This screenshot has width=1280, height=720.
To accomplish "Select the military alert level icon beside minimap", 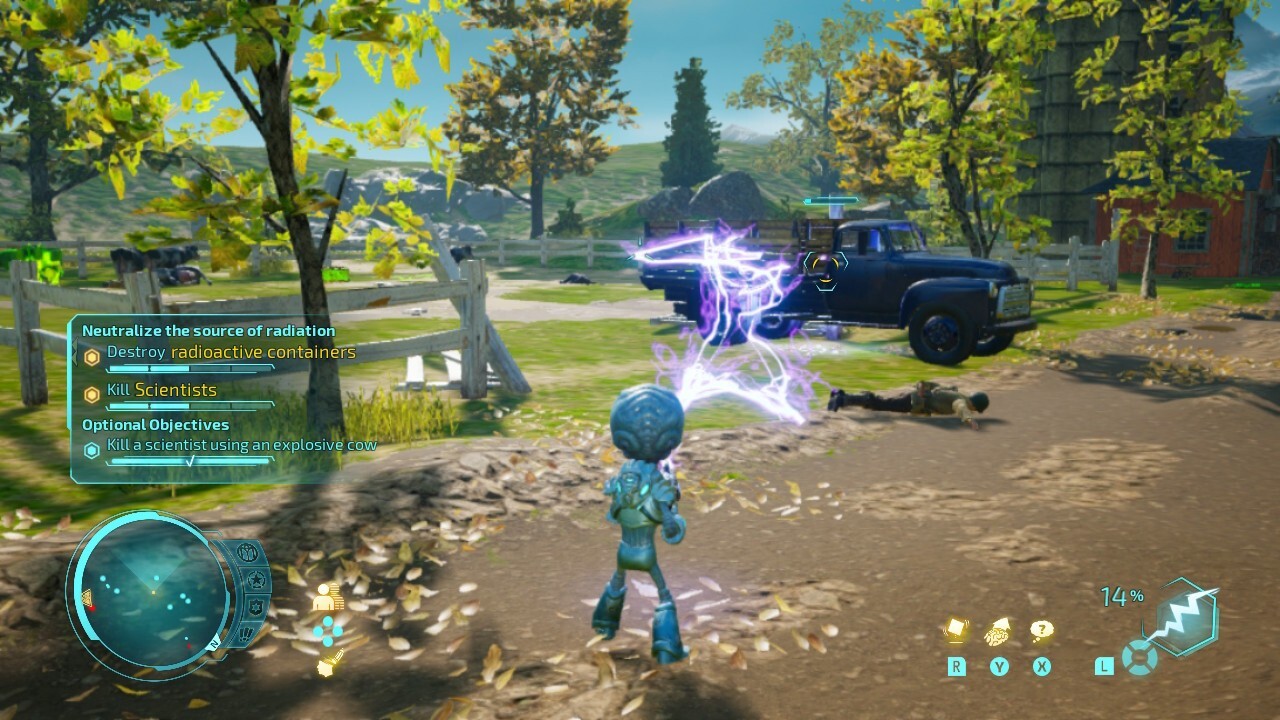I will tap(248, 553).
